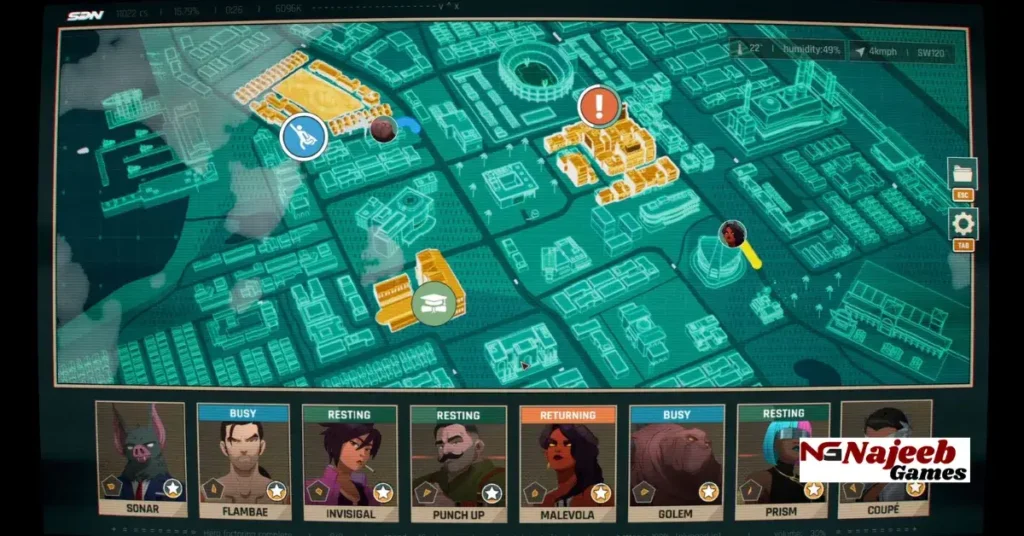
Task: Open the green graduation cap marker
Action: pyautogui.click(x=433, y=302)
